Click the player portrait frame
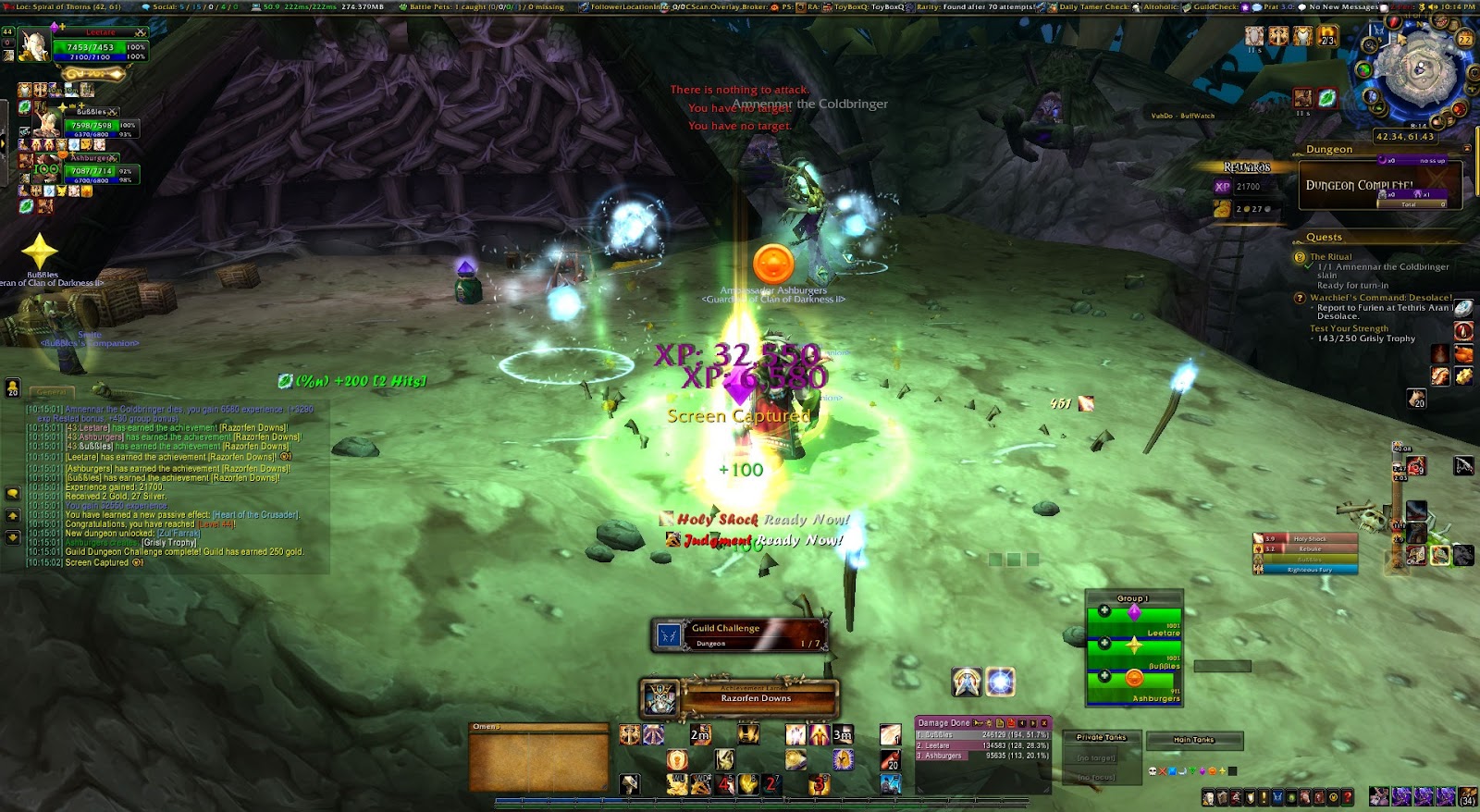Viewport: 1480px width, 812px height. 33,46
